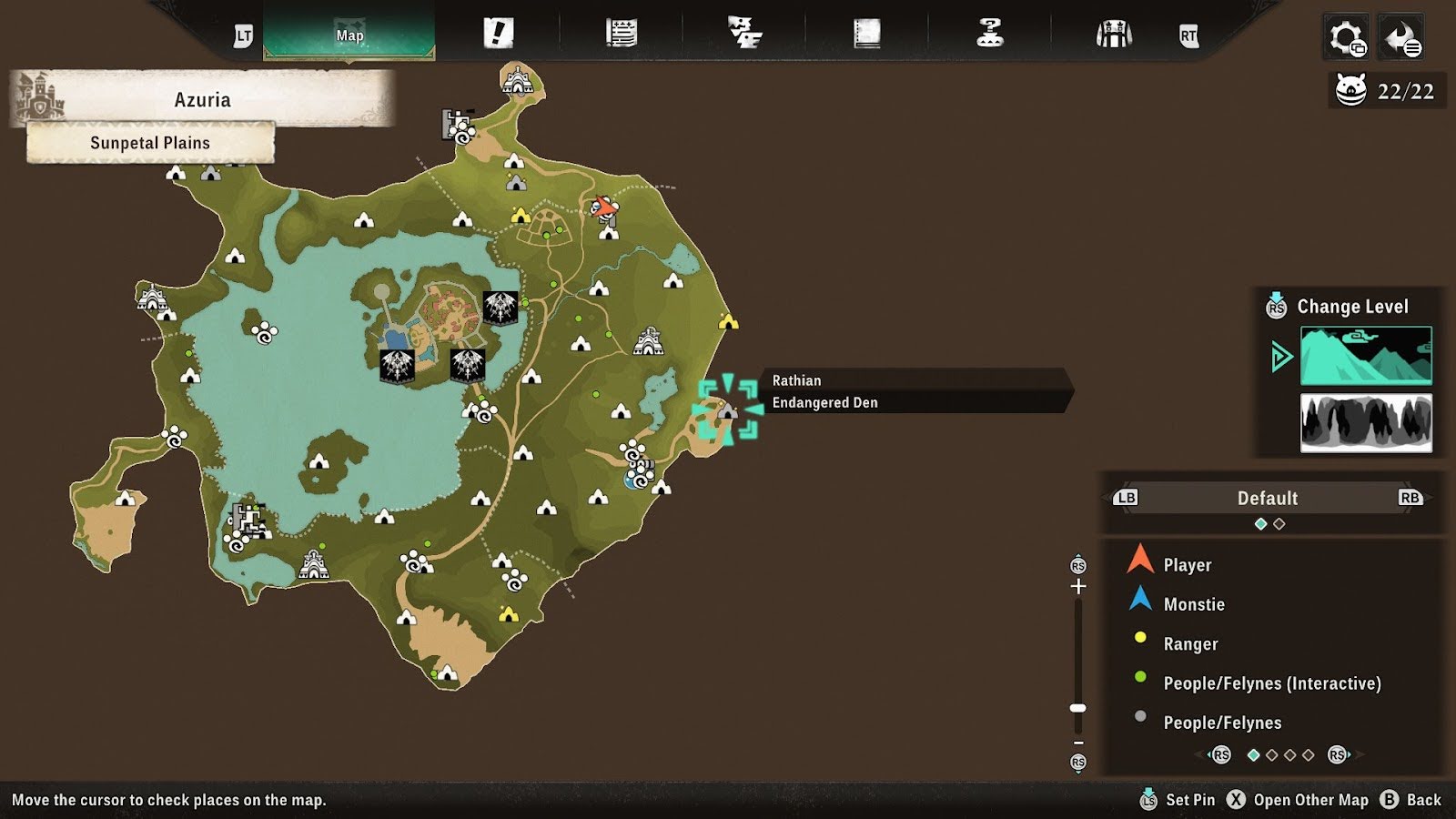
Task: Select the surface level thumbnail
Action: click(1366, 356)
